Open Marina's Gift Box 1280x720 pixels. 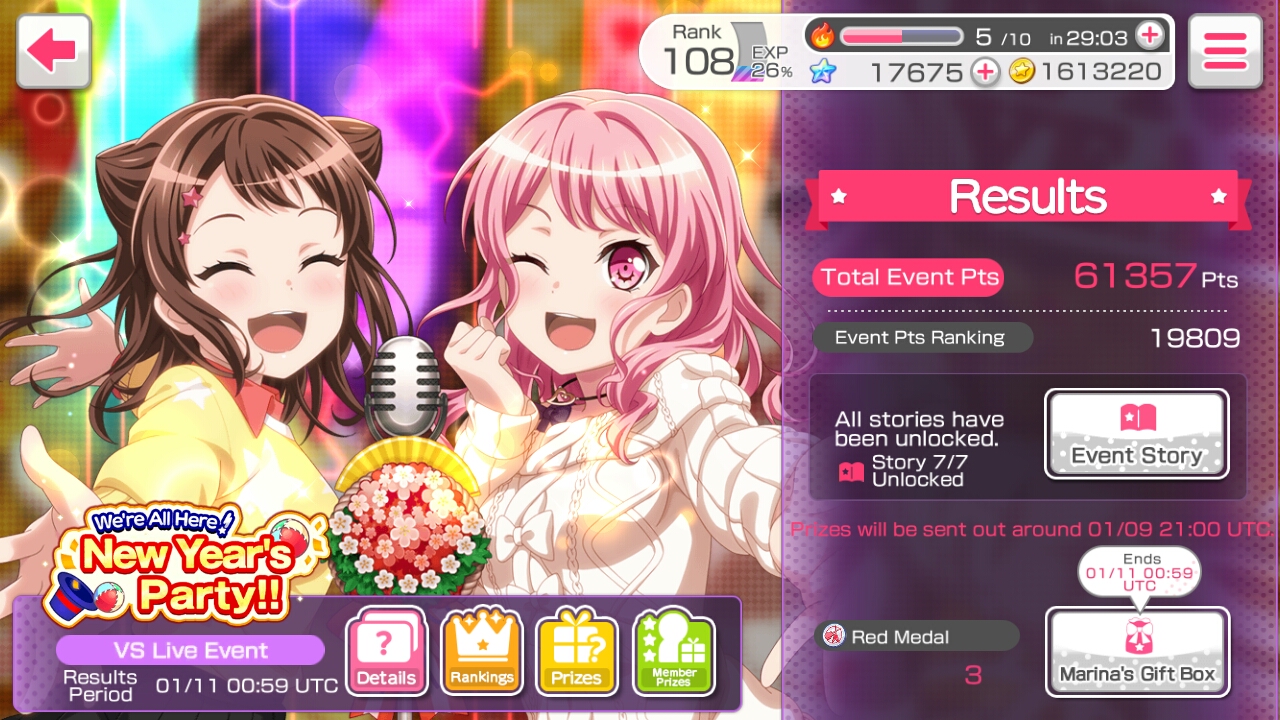coord(1137,652)
